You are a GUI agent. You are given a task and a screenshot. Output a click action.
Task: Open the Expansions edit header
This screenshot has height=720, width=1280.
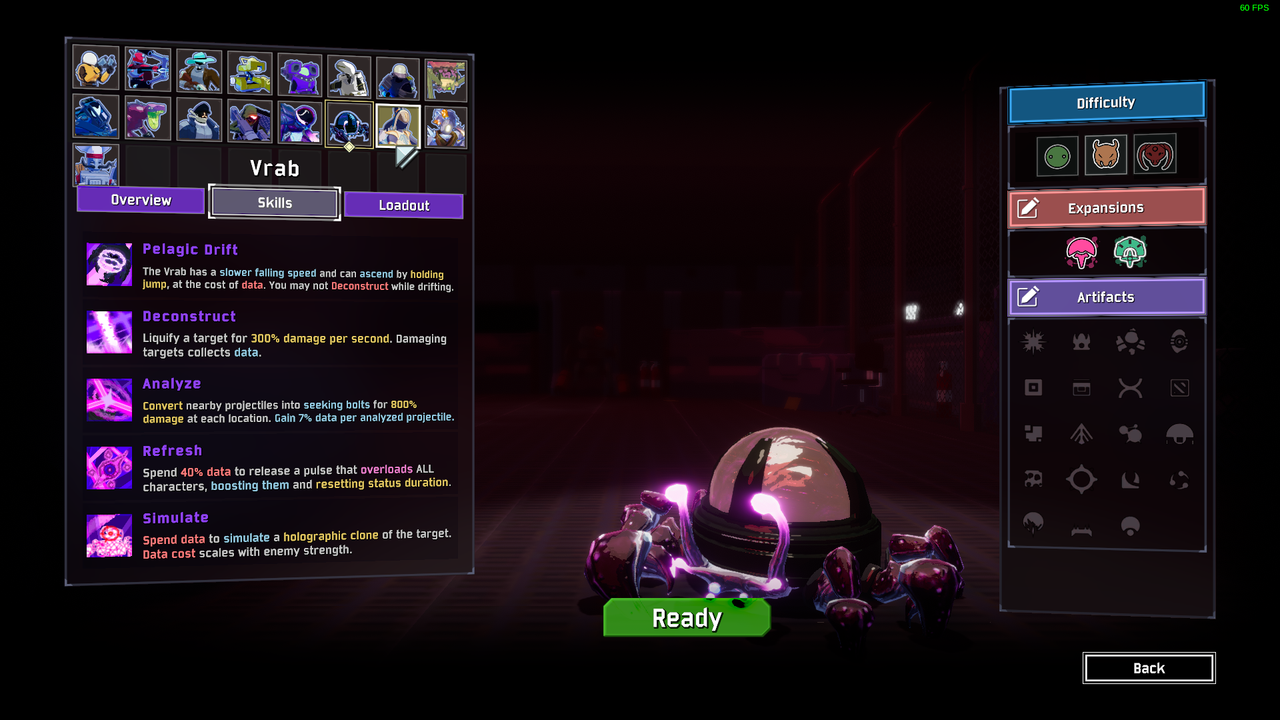click(1106, 208)
